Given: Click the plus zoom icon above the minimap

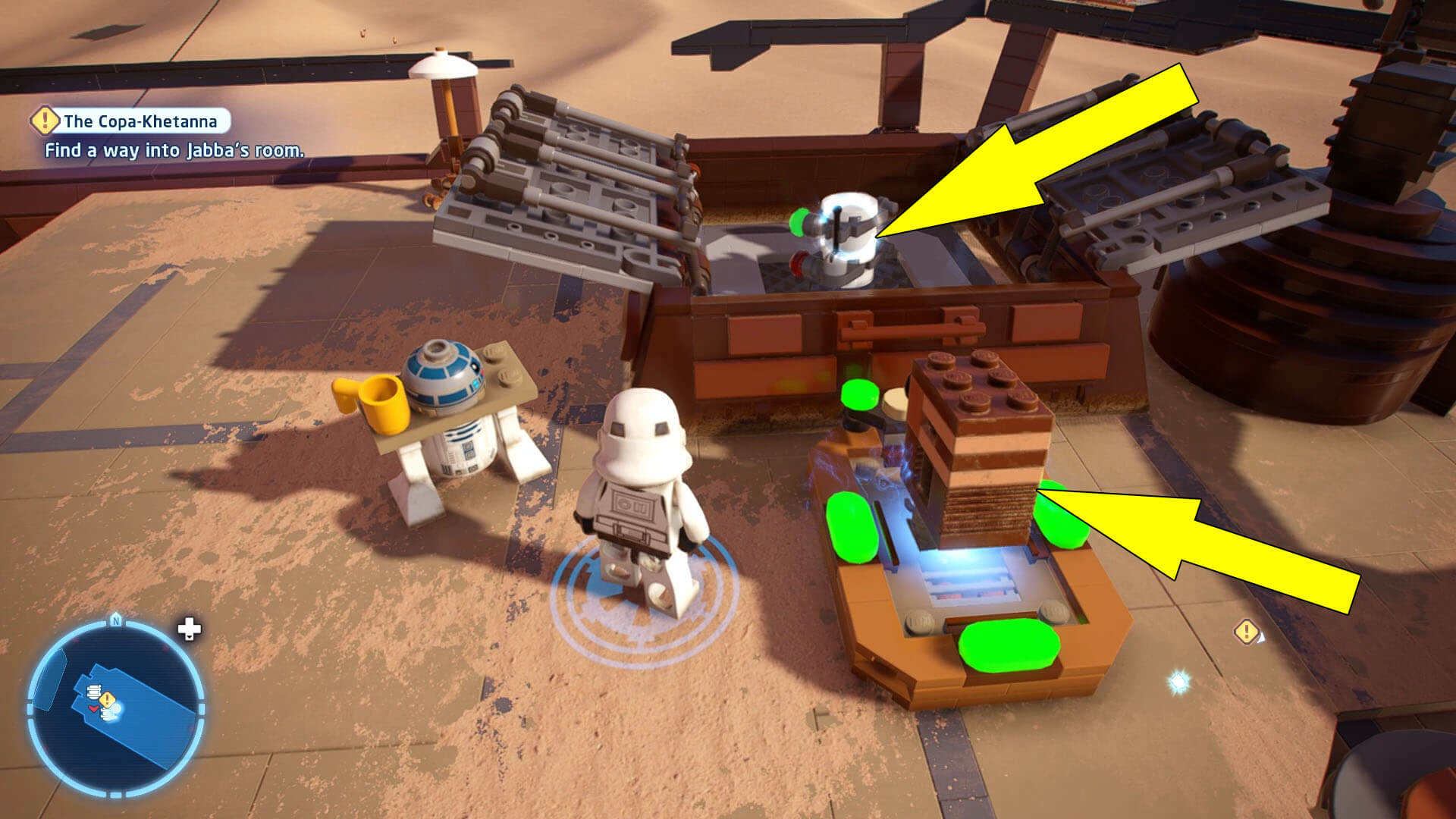Looking at the screenshot, I should tap(189, 629).
